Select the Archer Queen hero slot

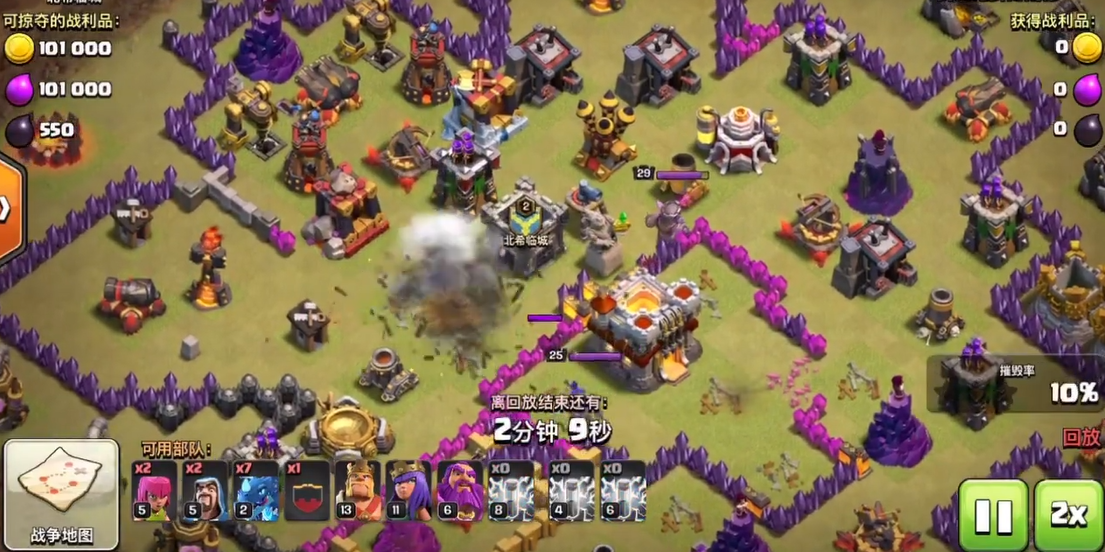pyautogui.click(x=409, y=491)
